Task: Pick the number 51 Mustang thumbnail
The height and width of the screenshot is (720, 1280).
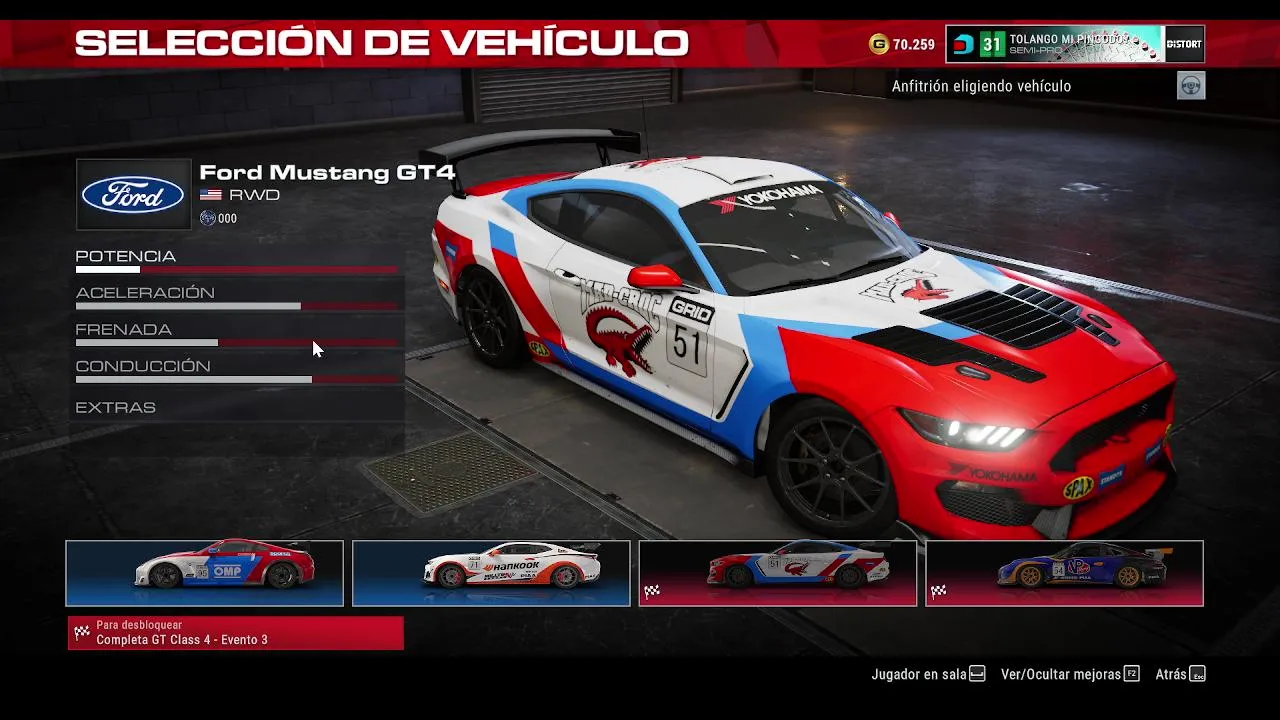Action: [777, 573]
